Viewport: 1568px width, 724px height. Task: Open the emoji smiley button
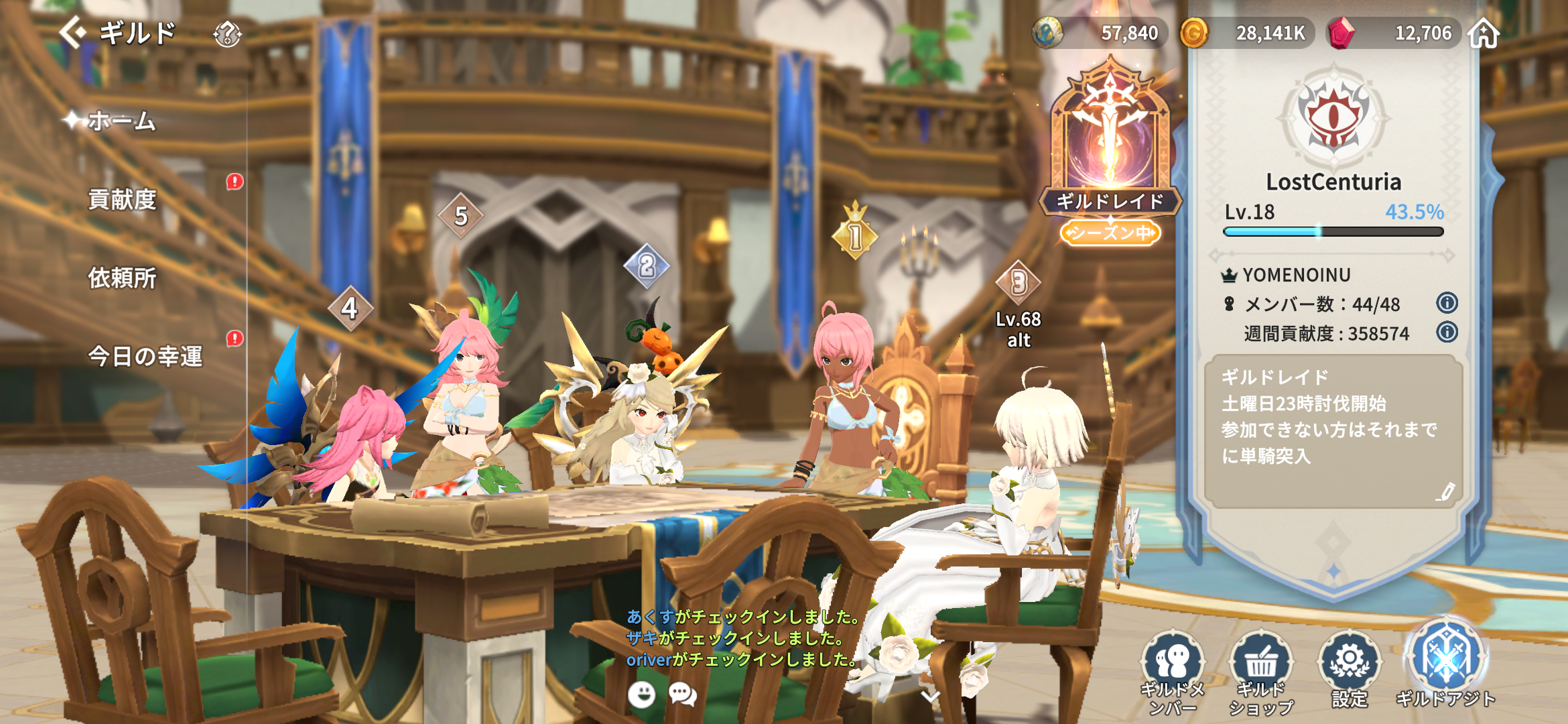641,695
